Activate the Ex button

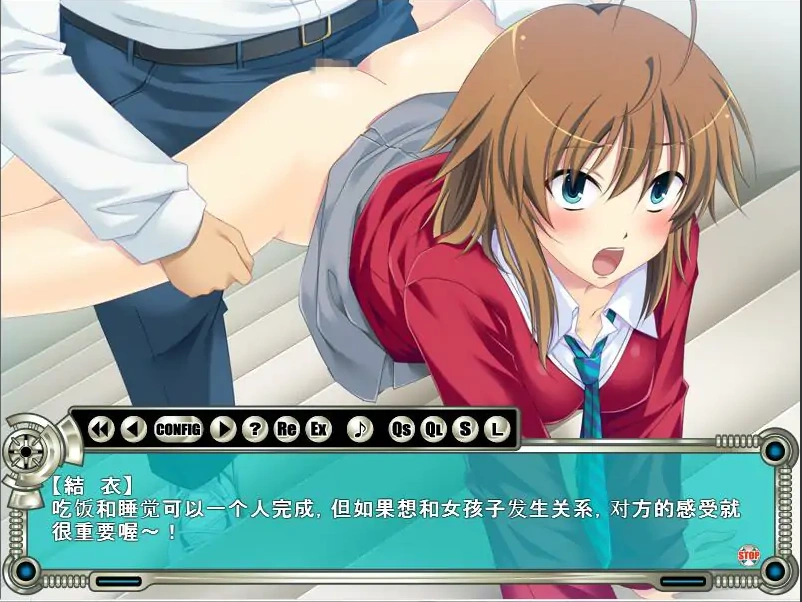point(319,430)
